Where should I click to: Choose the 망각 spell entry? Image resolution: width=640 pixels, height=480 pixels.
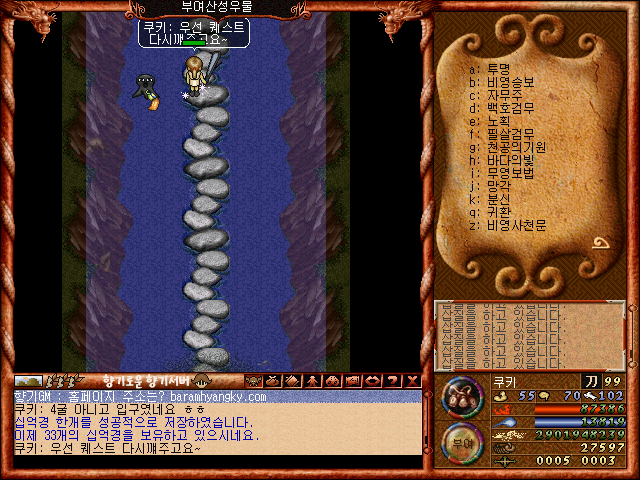[498, 186]
